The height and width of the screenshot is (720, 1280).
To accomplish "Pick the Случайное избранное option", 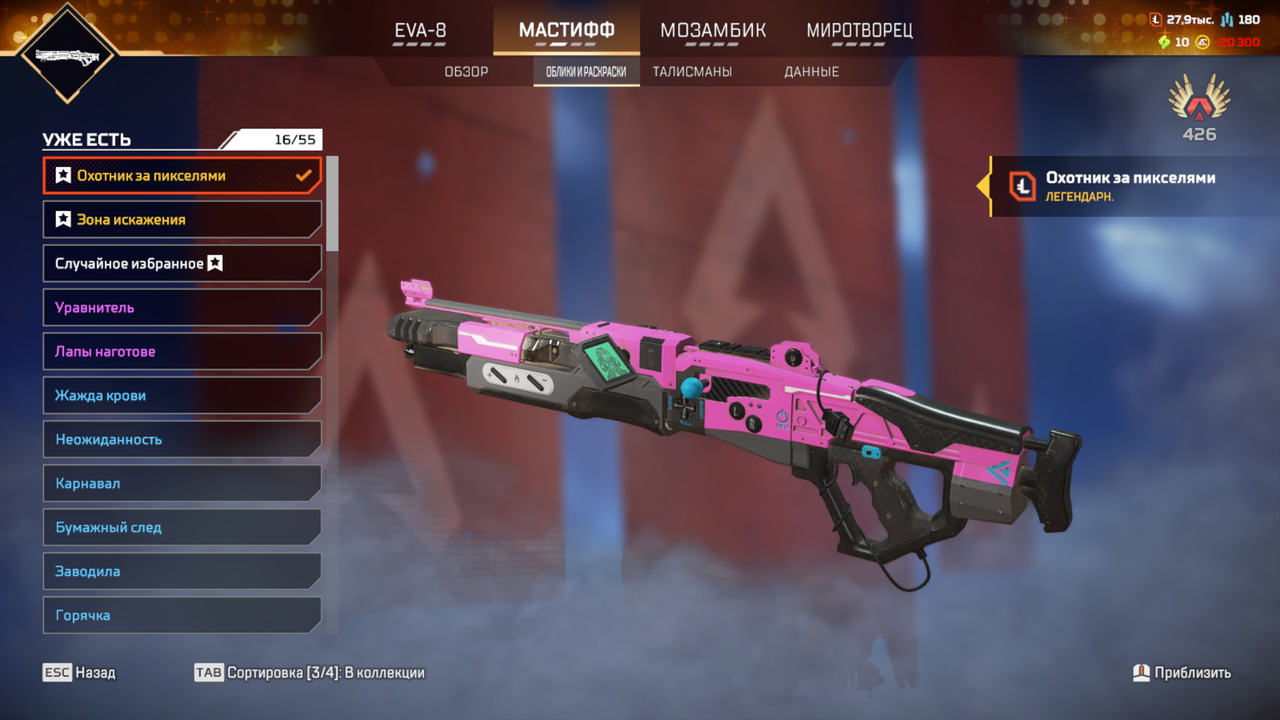I will pyautogui.click(x=182, y=264).
